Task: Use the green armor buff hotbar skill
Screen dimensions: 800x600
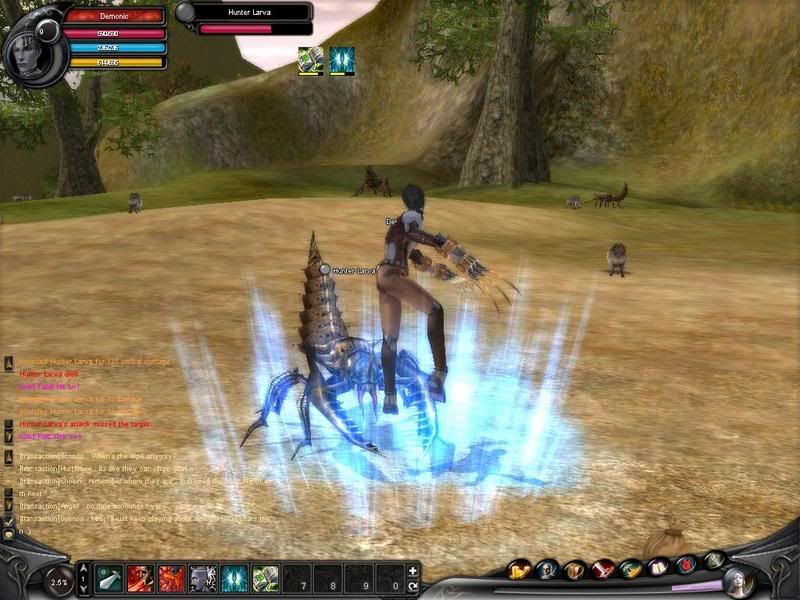Action: pos(265,578)
